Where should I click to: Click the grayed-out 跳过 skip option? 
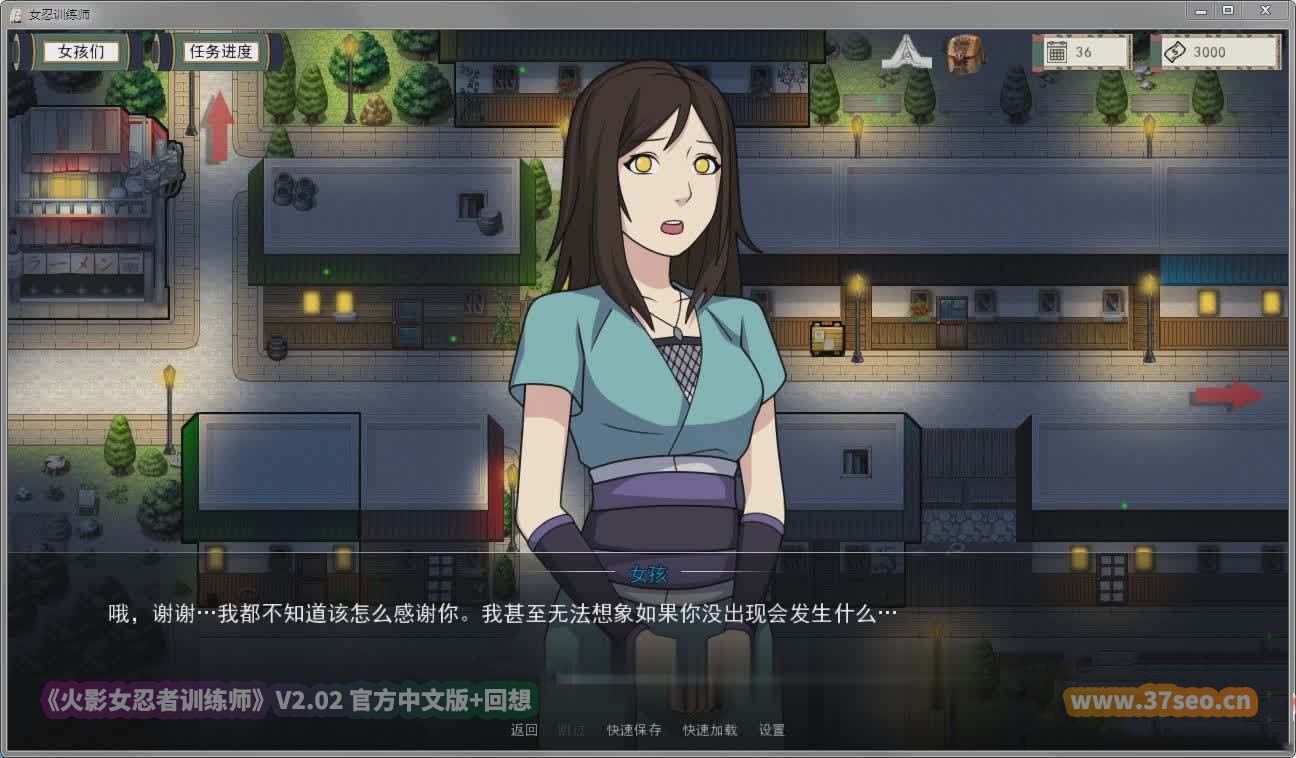click(x=566, y=729)
